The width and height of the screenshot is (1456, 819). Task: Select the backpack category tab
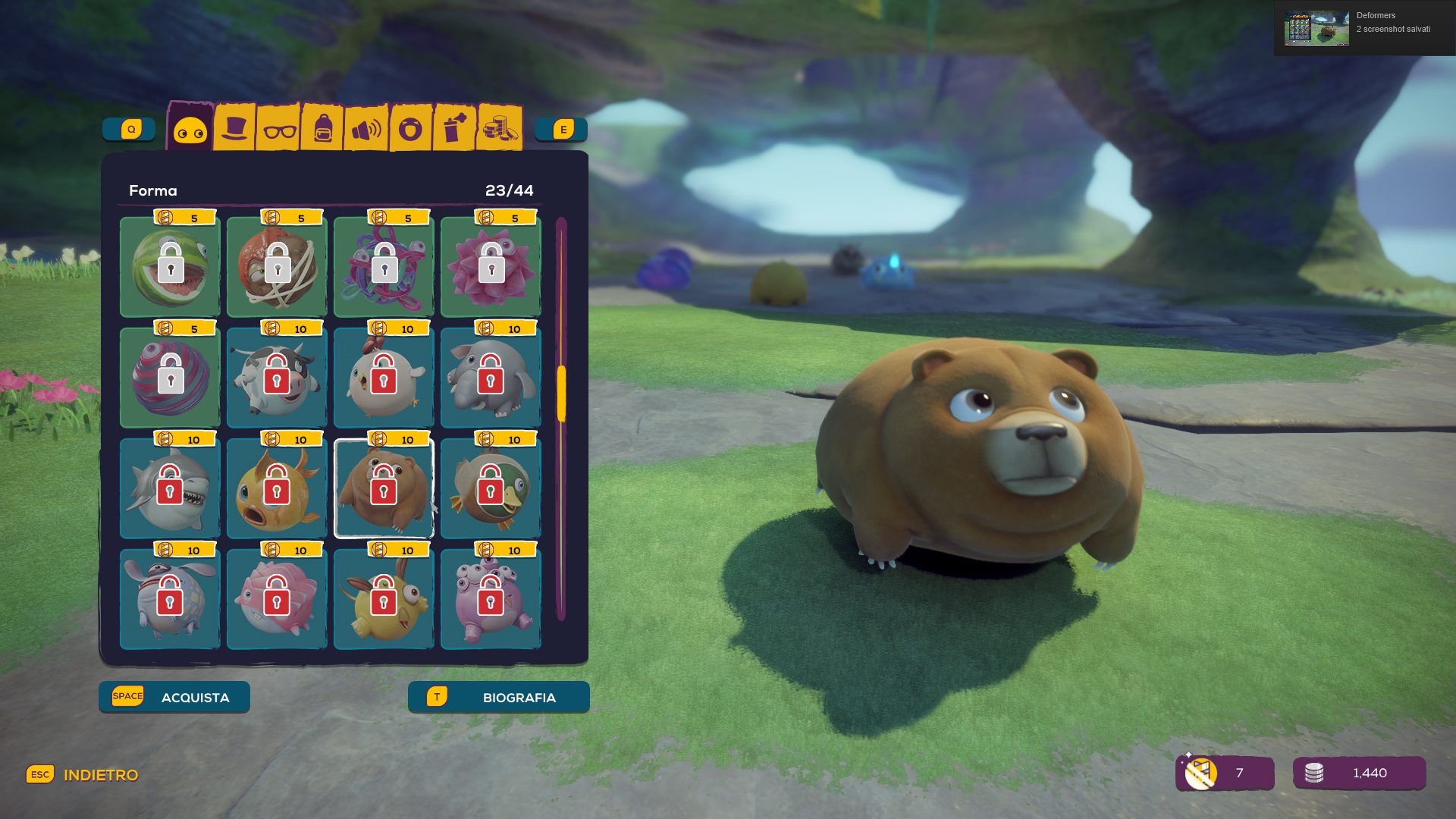(x=323, y=129)
